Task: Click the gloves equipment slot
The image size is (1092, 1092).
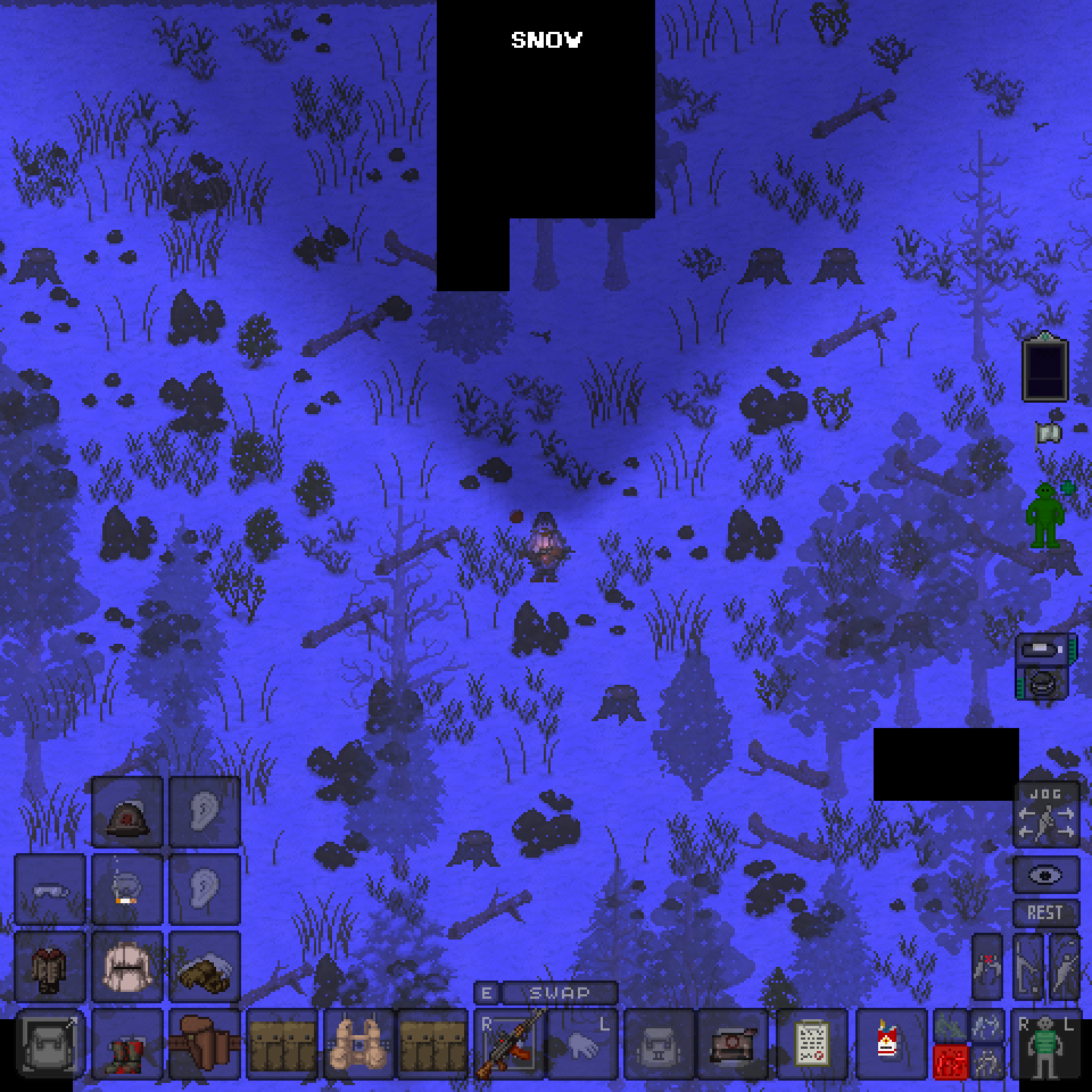Action: click(x=205, y=968)
